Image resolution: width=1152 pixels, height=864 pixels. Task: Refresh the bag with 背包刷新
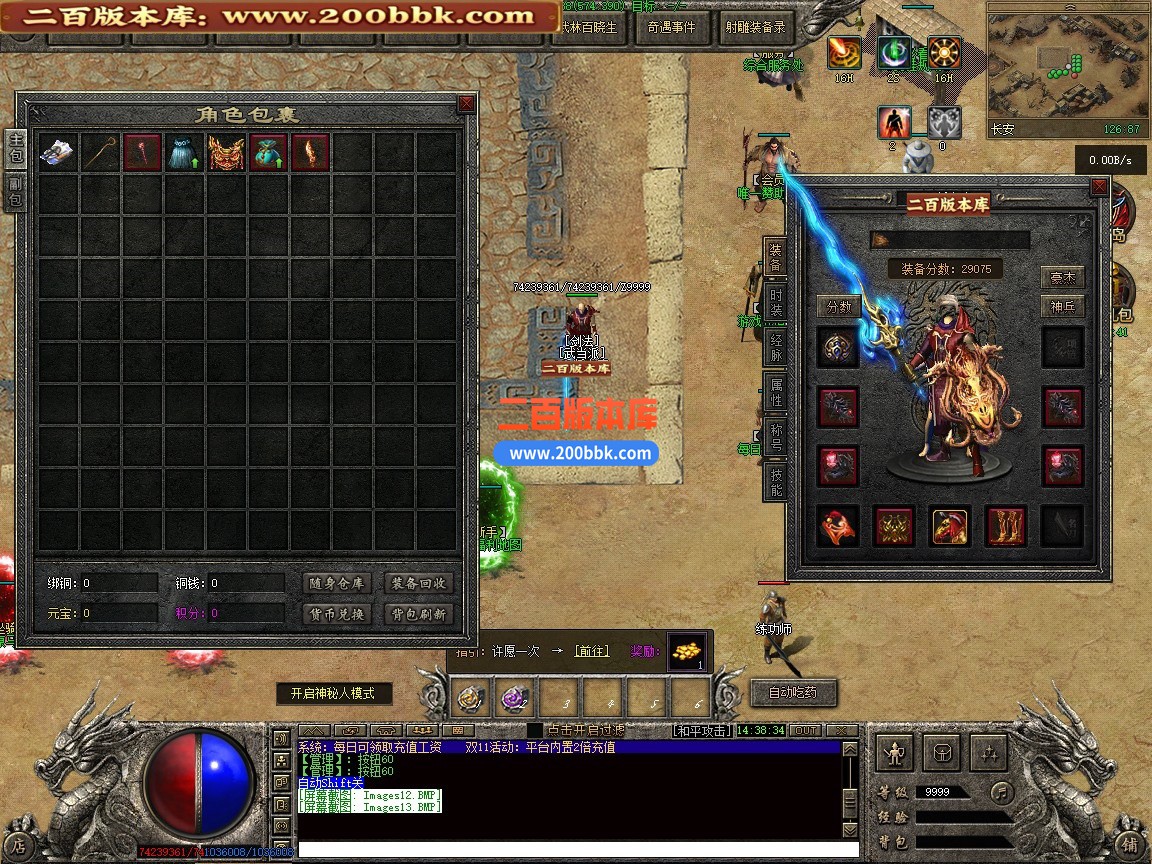click(x=418, y=614)
